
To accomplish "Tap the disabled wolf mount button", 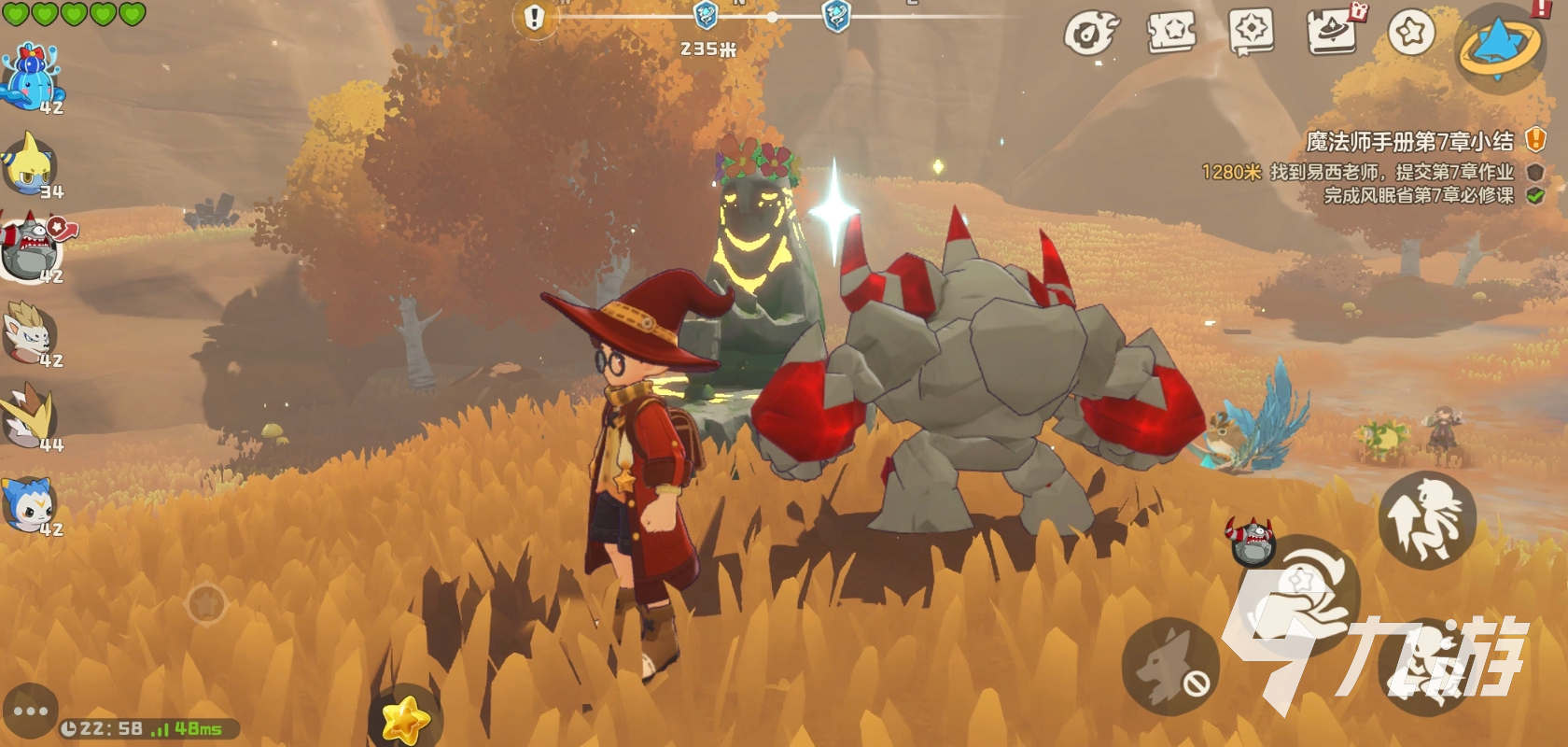I will [1170, 667].
